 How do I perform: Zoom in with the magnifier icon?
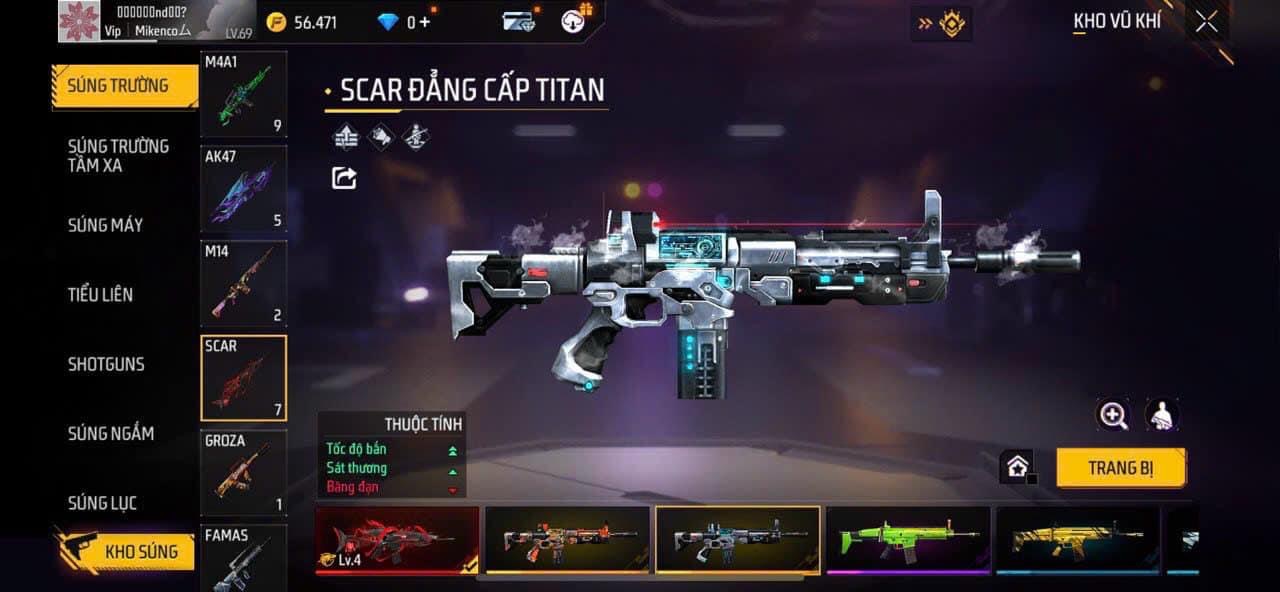coord(1113,415)
